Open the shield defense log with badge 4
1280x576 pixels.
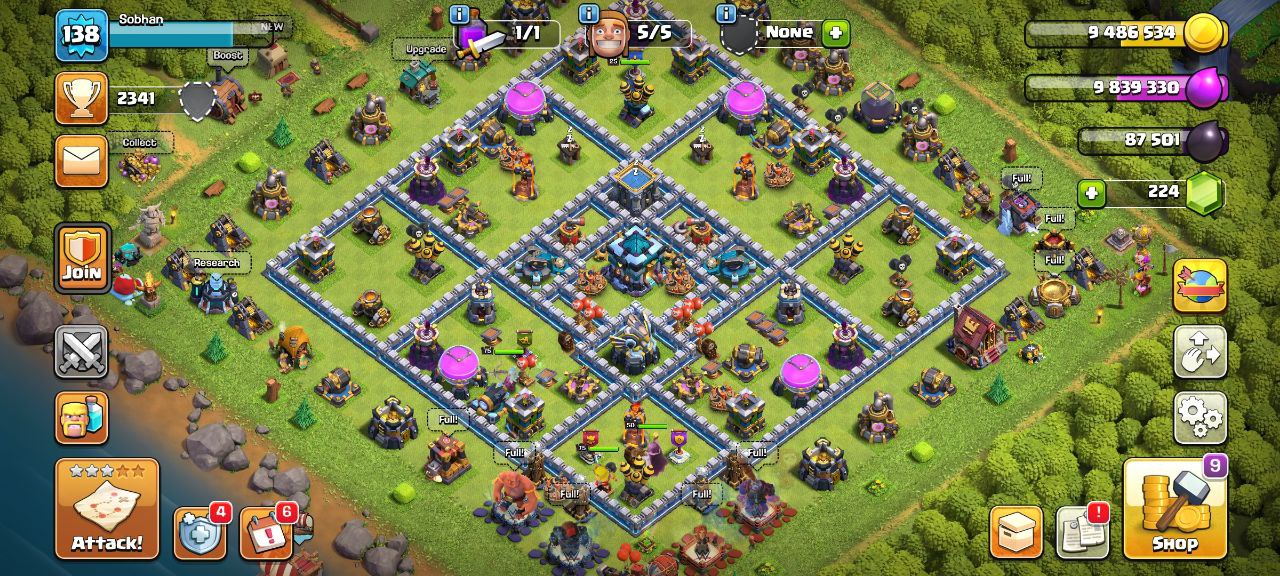point(200,534)
